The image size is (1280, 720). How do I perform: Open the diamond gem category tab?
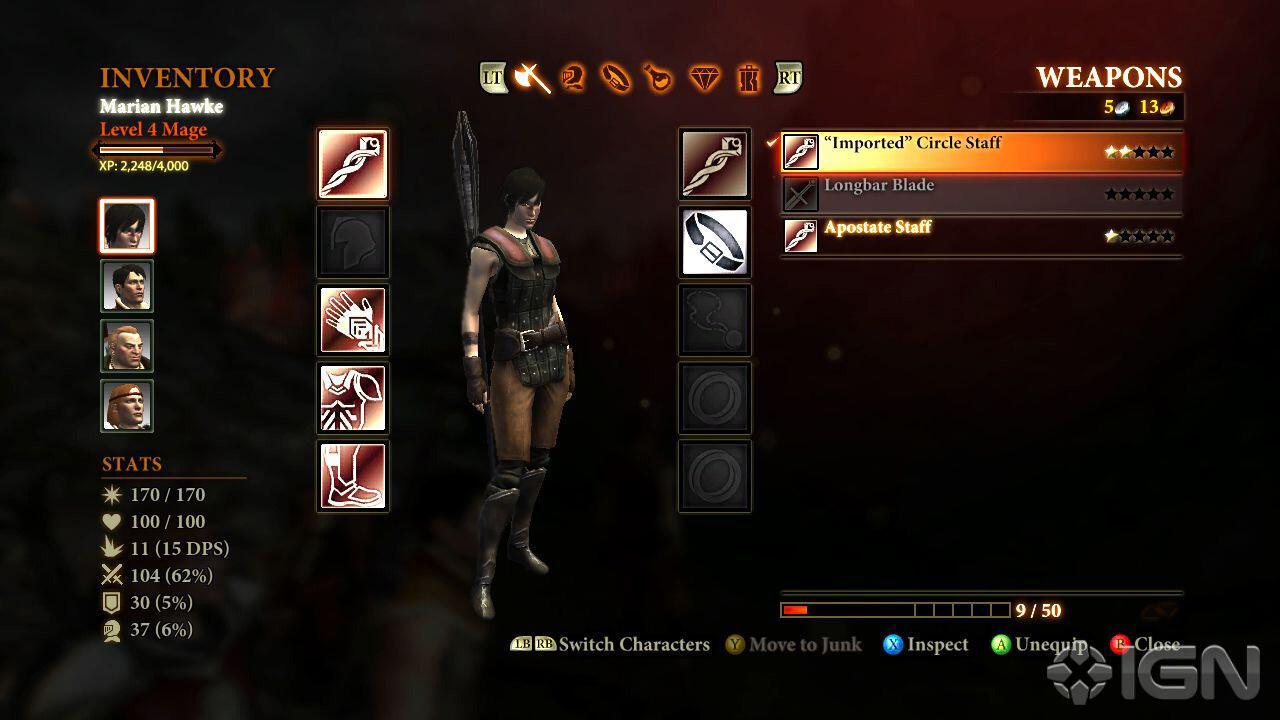(x=705, y=77)
